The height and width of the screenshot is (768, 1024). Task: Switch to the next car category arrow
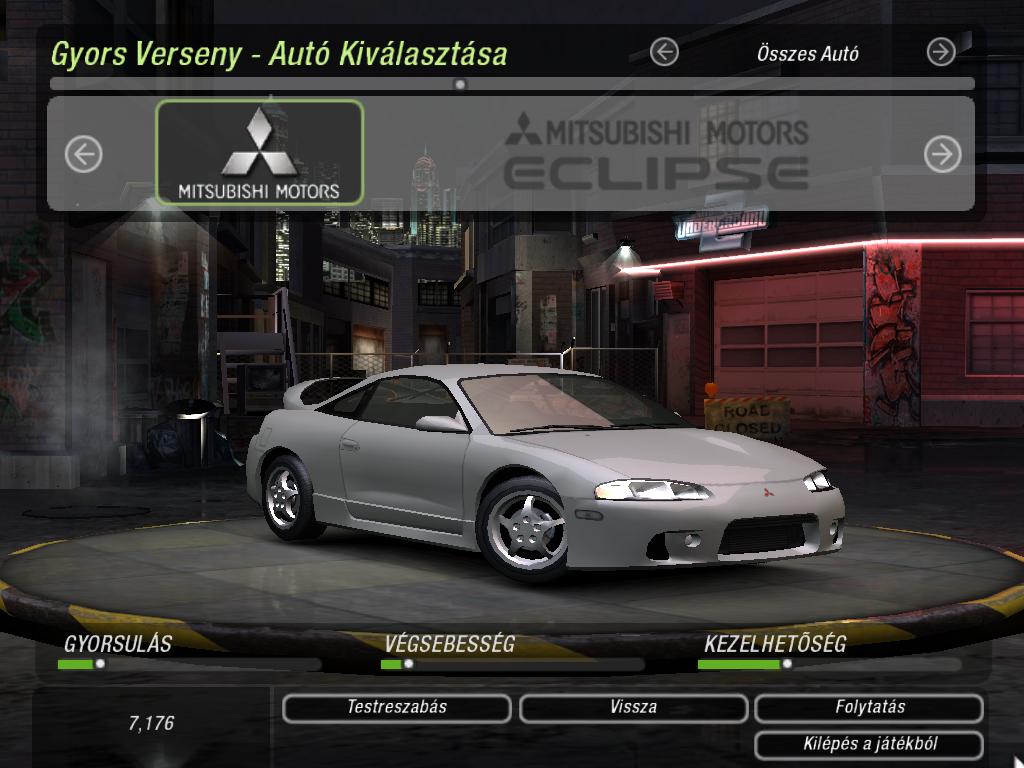(941, 52)
